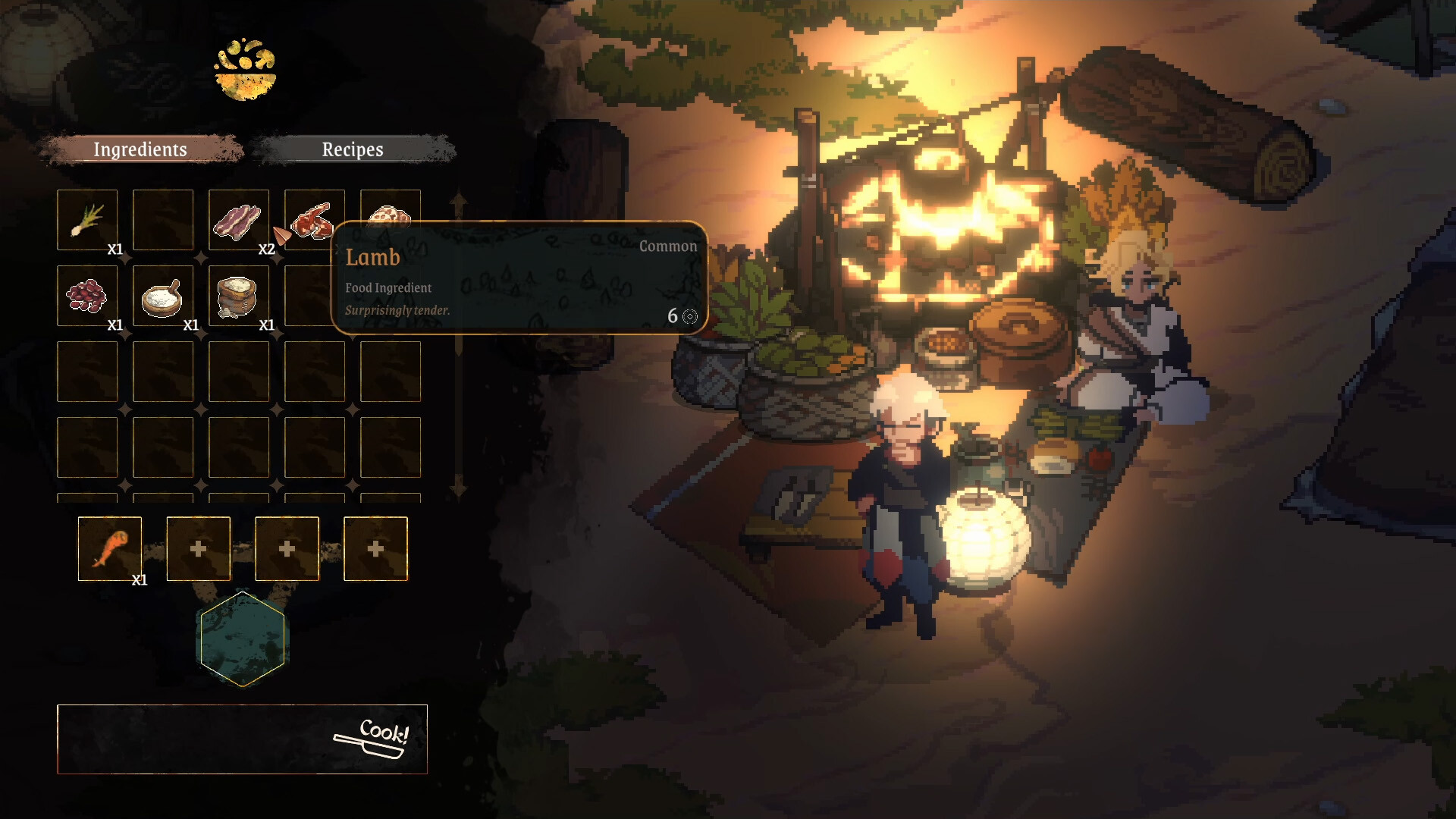Switch to the Recipes tab
The width and height of the screenshot is (1456, 819).
click(353, 149)
